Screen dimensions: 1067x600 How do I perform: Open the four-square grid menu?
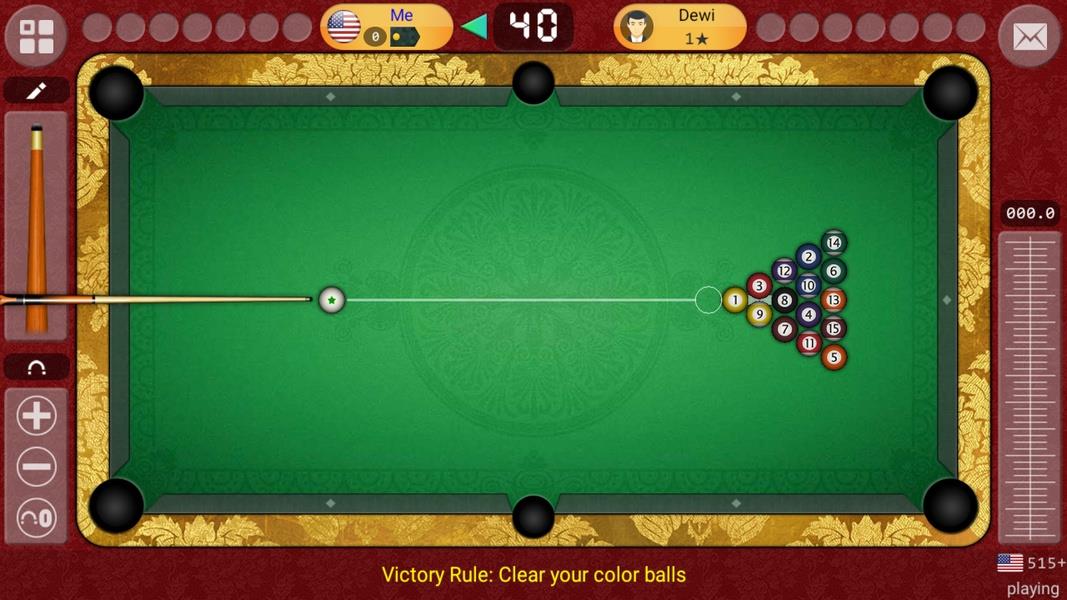click(36, 36)
